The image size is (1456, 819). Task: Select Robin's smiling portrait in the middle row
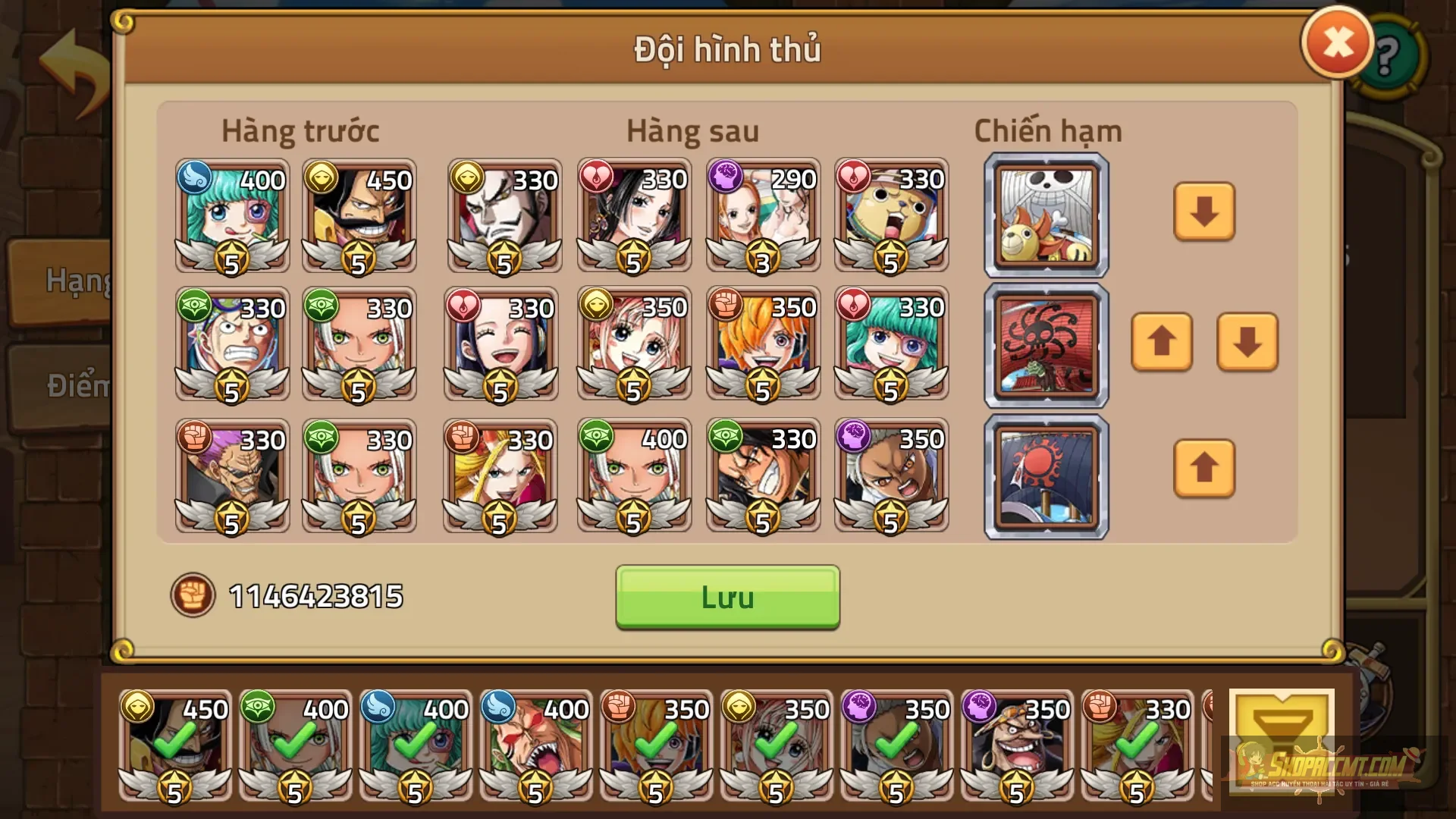coord(504,345)
